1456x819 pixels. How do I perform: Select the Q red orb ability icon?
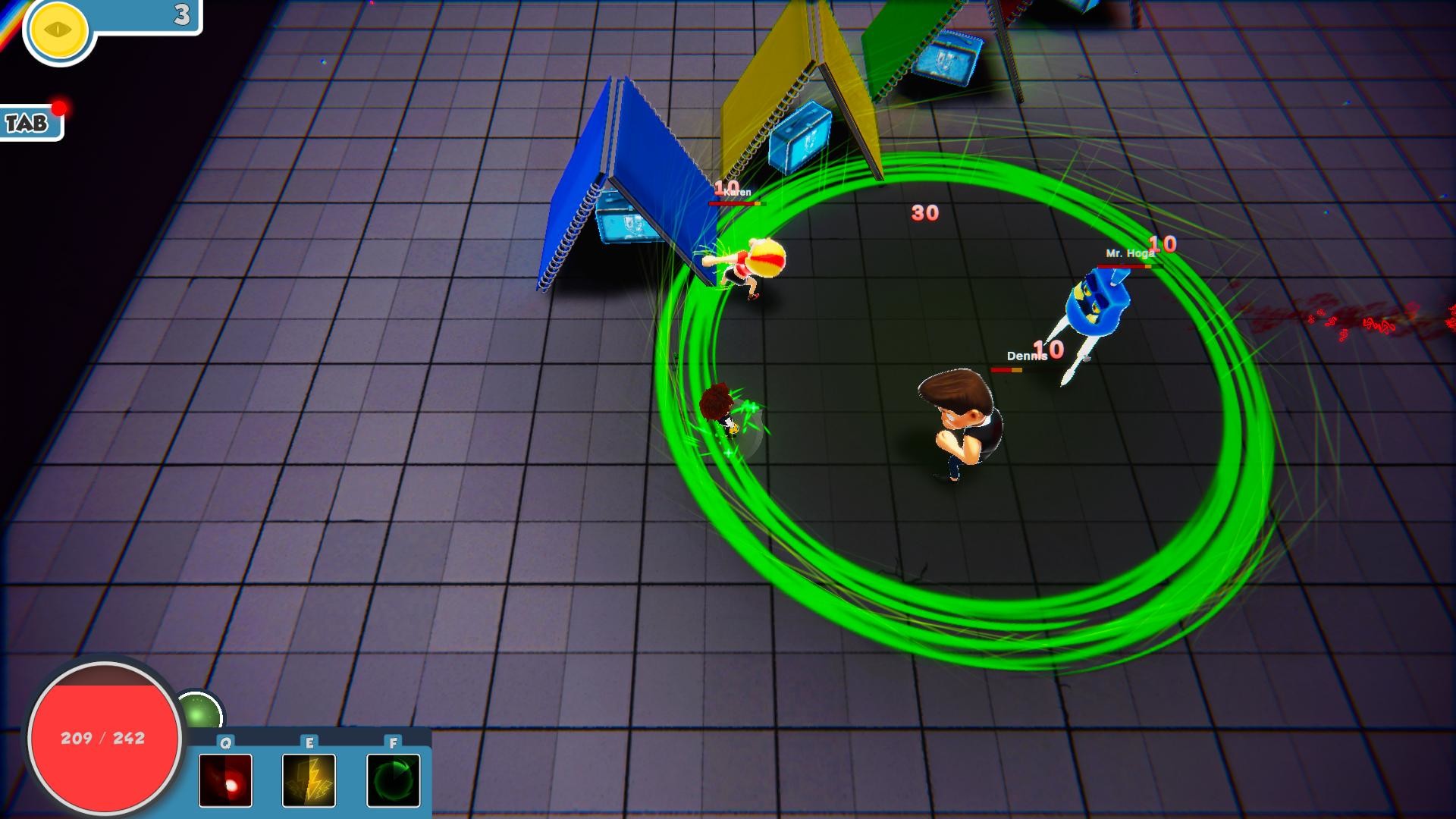pyautogui.click(x=224, y=781)
